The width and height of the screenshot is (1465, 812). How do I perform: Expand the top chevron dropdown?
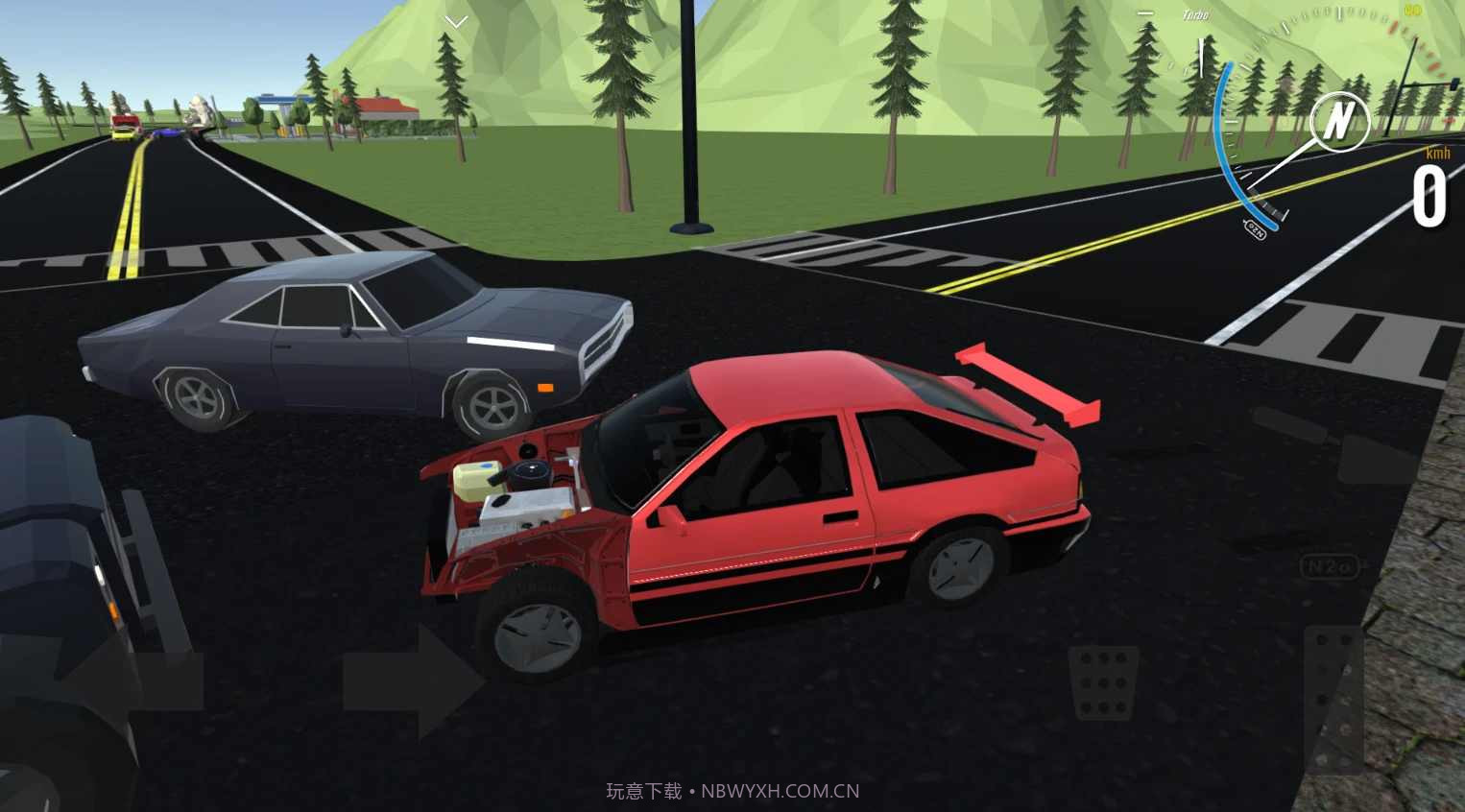[x=457, y=21]
